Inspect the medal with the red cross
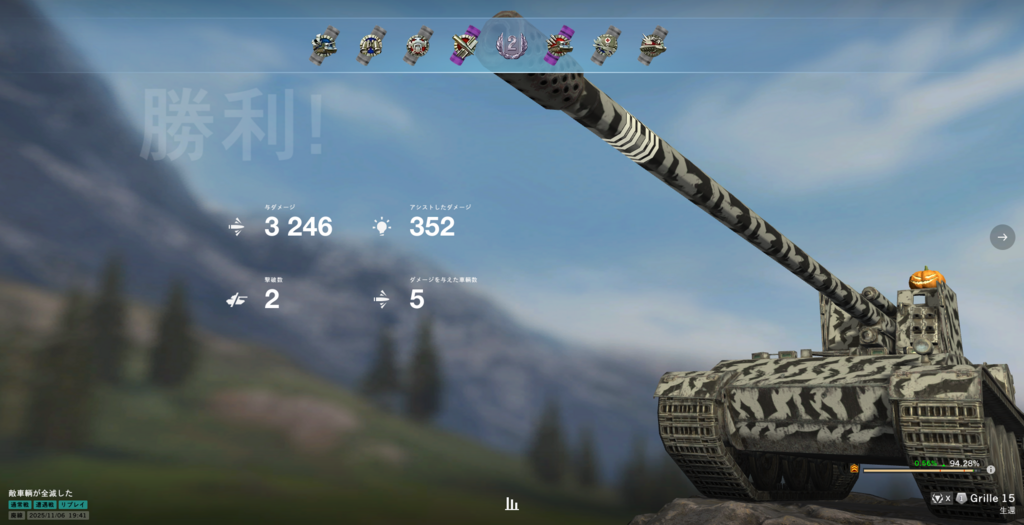 [606, 45]
